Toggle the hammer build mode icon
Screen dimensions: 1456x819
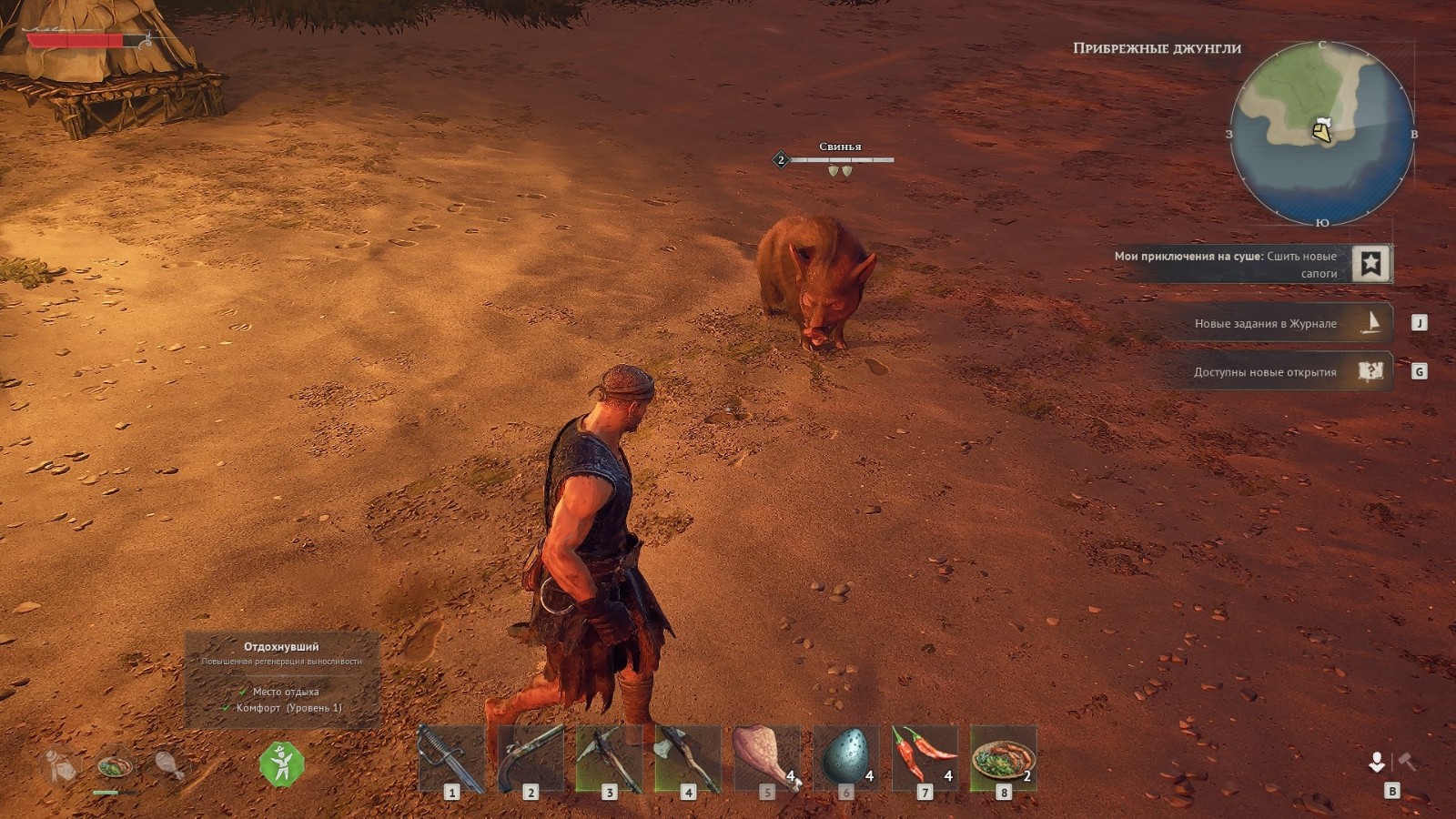point(1407,762)
